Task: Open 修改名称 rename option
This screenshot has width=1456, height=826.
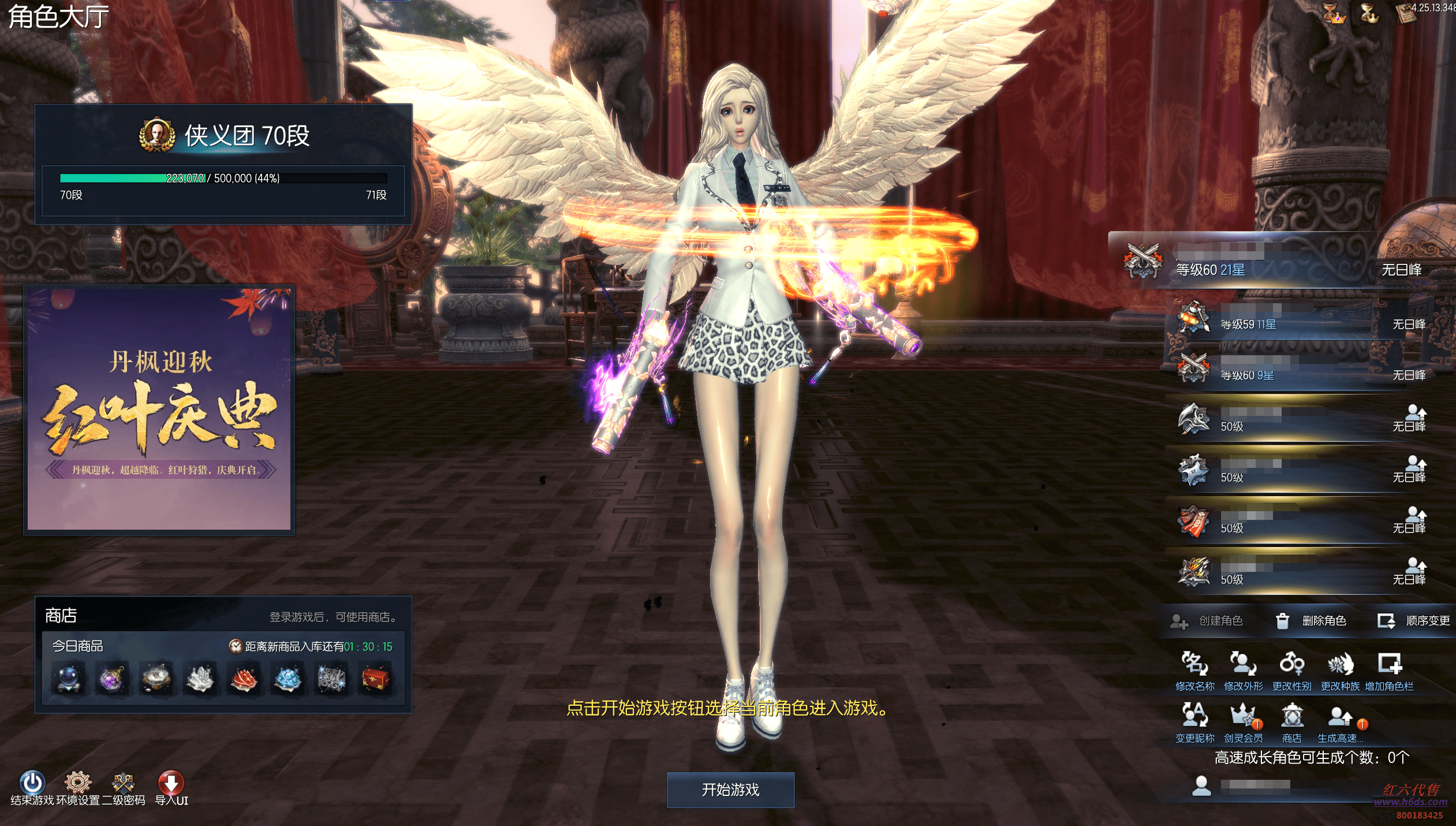Action: pos(1194,671)
